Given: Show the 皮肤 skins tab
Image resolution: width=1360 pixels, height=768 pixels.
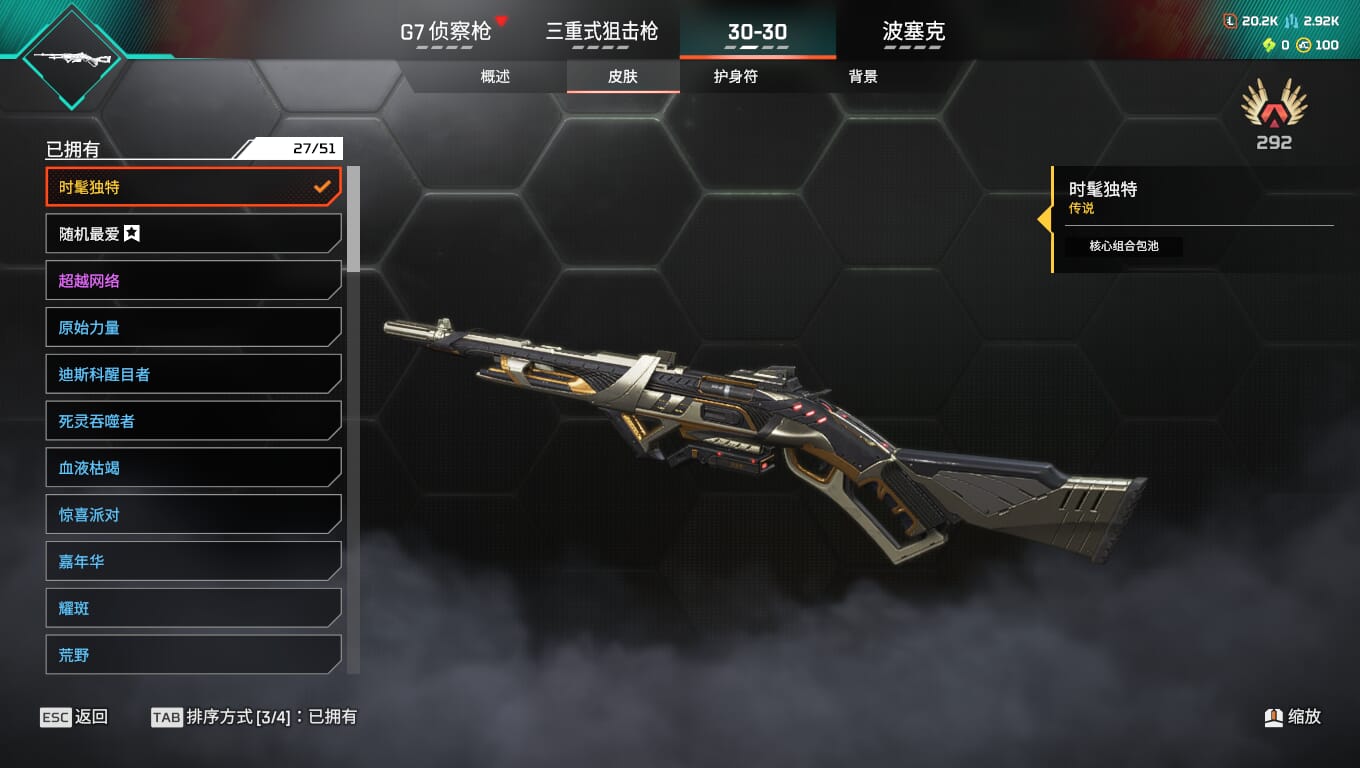Looking at the screenshot, I should point(622,77).
